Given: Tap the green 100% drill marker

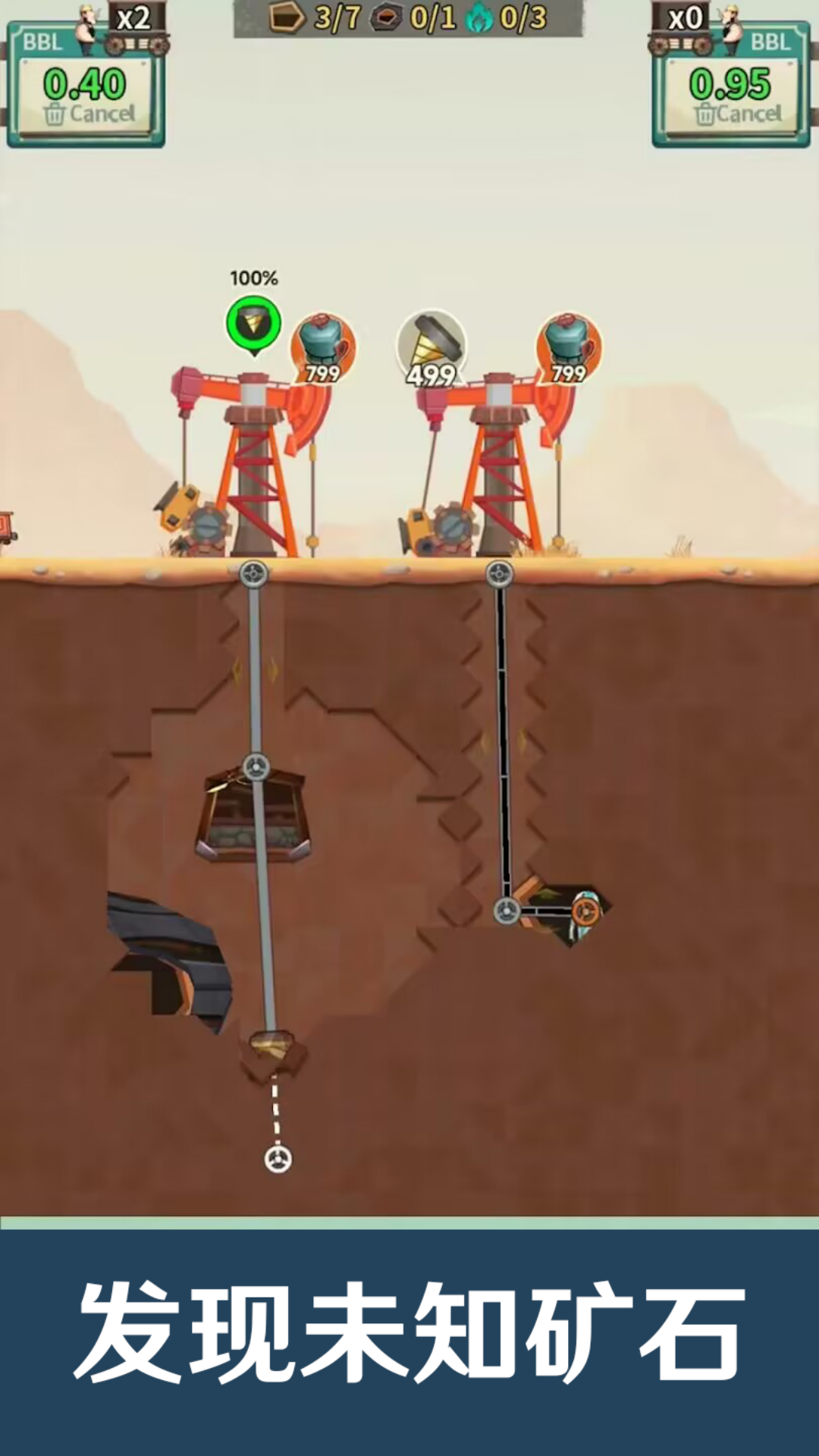Looking at the screenshot, I should pos(254,325).
